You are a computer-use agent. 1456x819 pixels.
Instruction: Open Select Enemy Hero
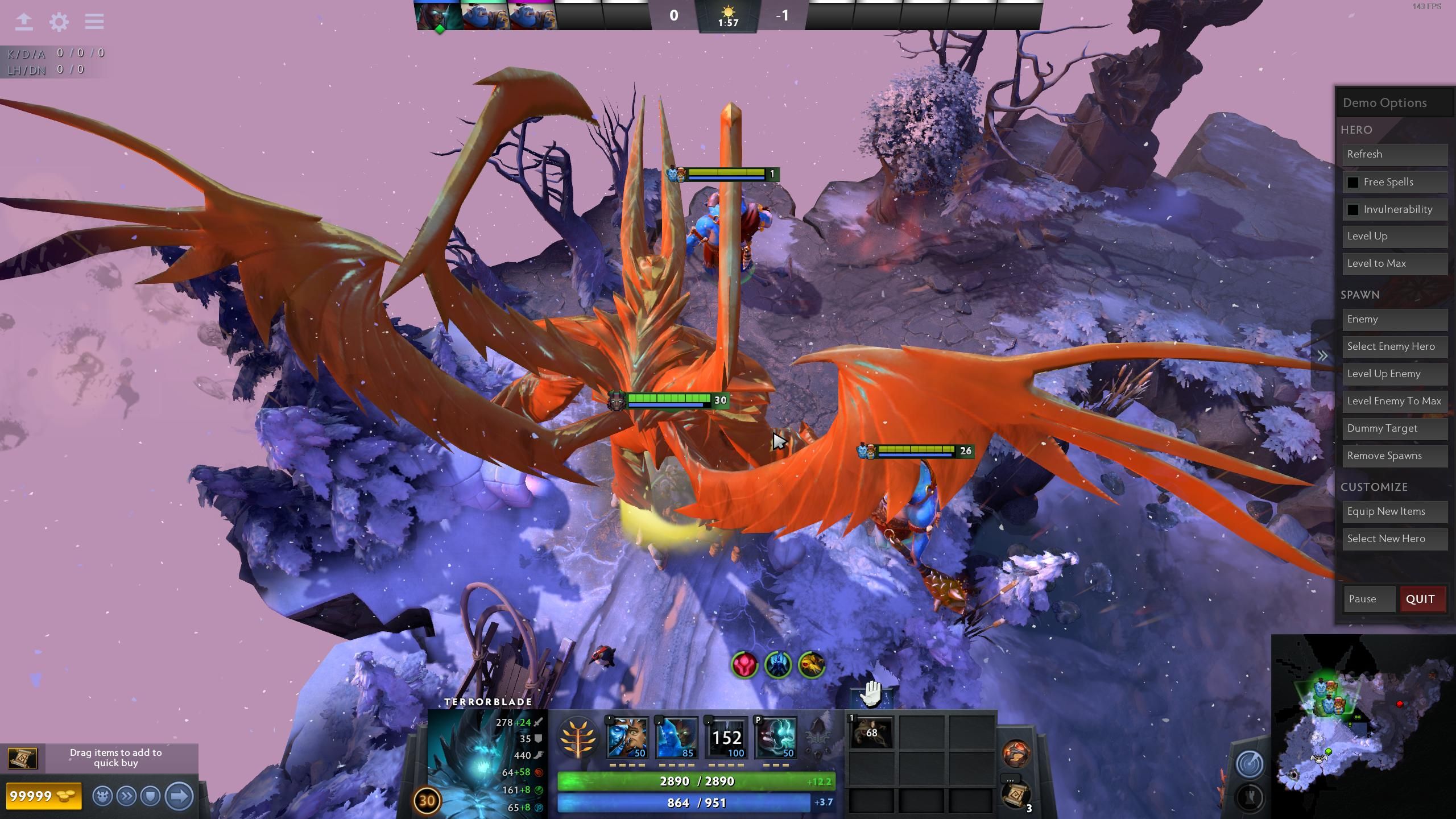pos(1395,347)
